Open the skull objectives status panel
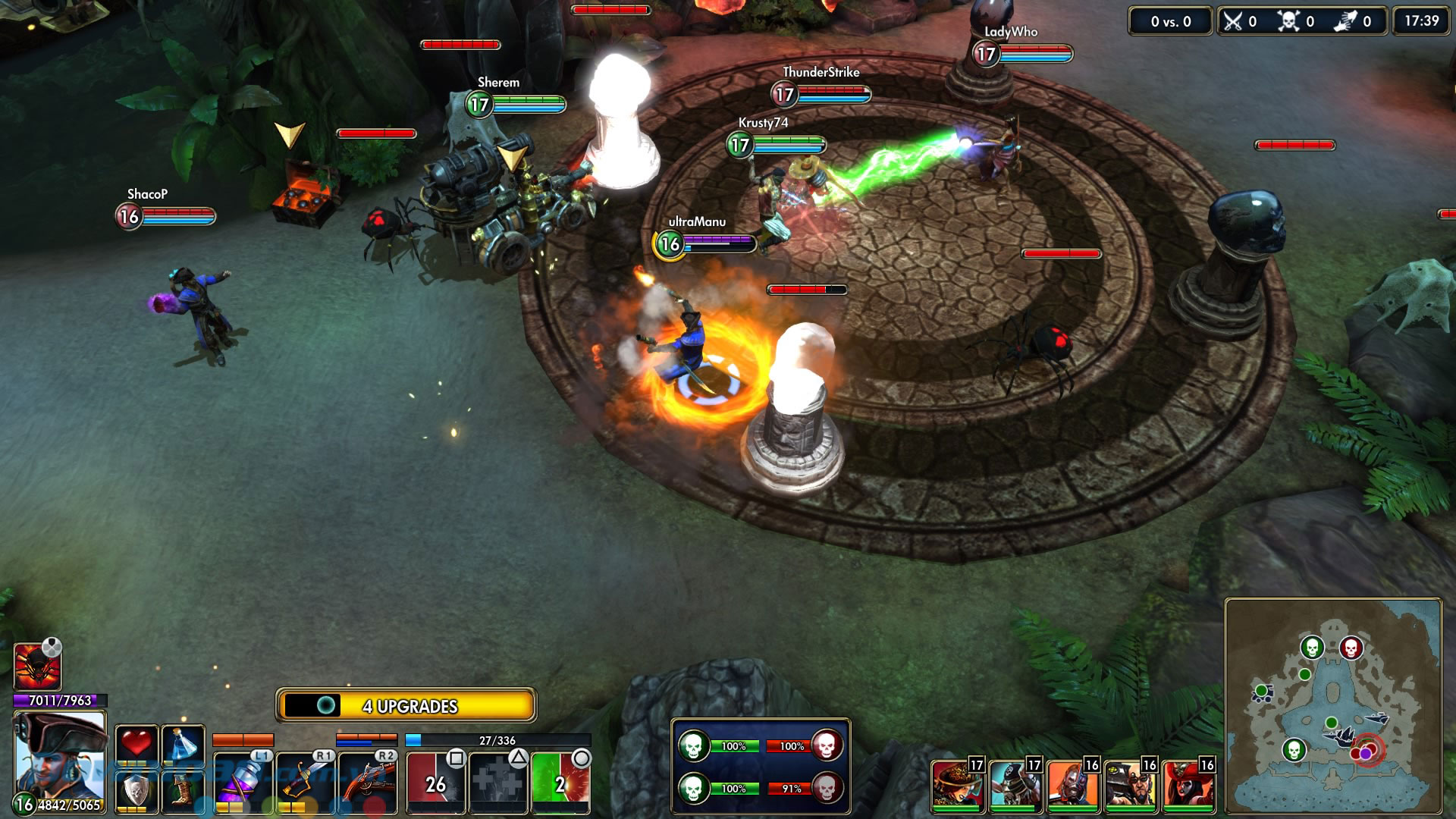Viewport: 1456px width, 819px height. coord(761,767)
